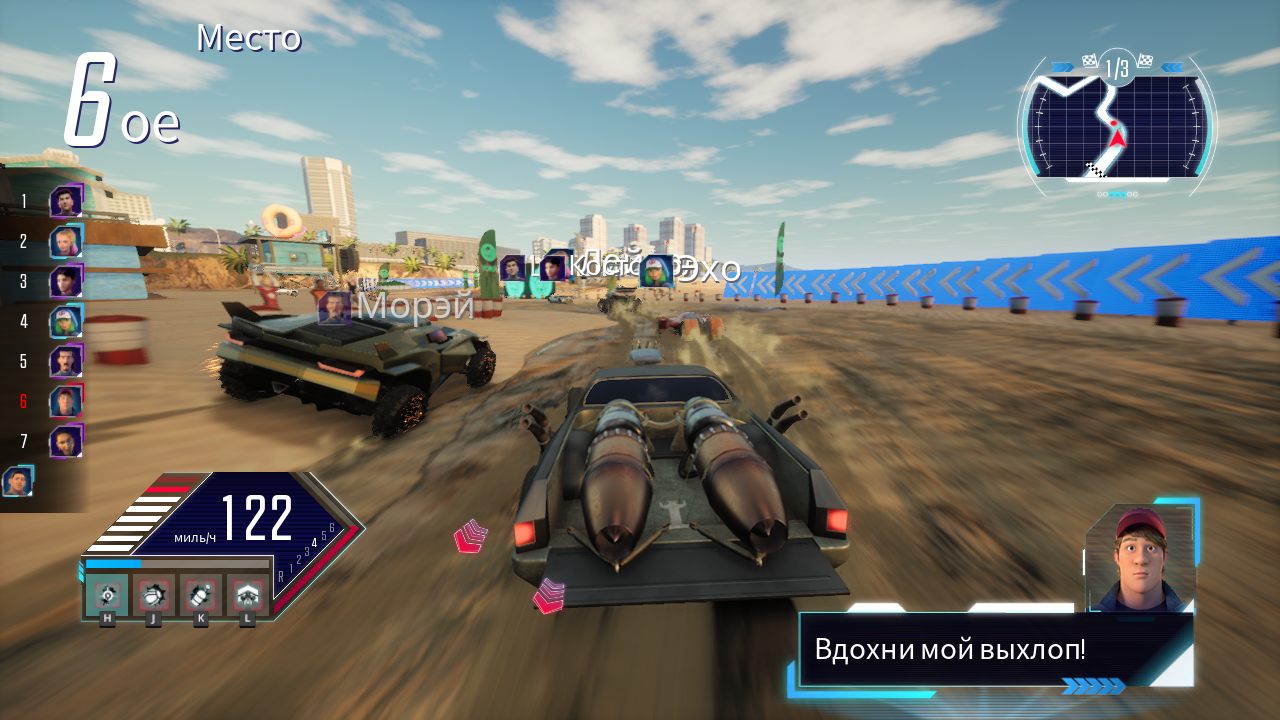Click the blue chevron arrows left of the lap counter
Image resolution: width=1280 pixels, height=720 pixels.
(x=1062, y=67)
